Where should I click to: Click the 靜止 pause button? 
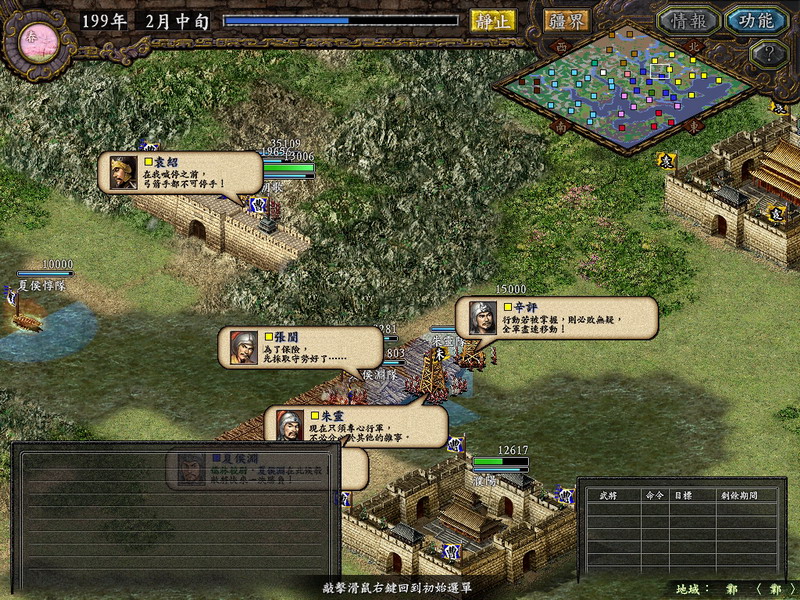click(x=493, y=20)
